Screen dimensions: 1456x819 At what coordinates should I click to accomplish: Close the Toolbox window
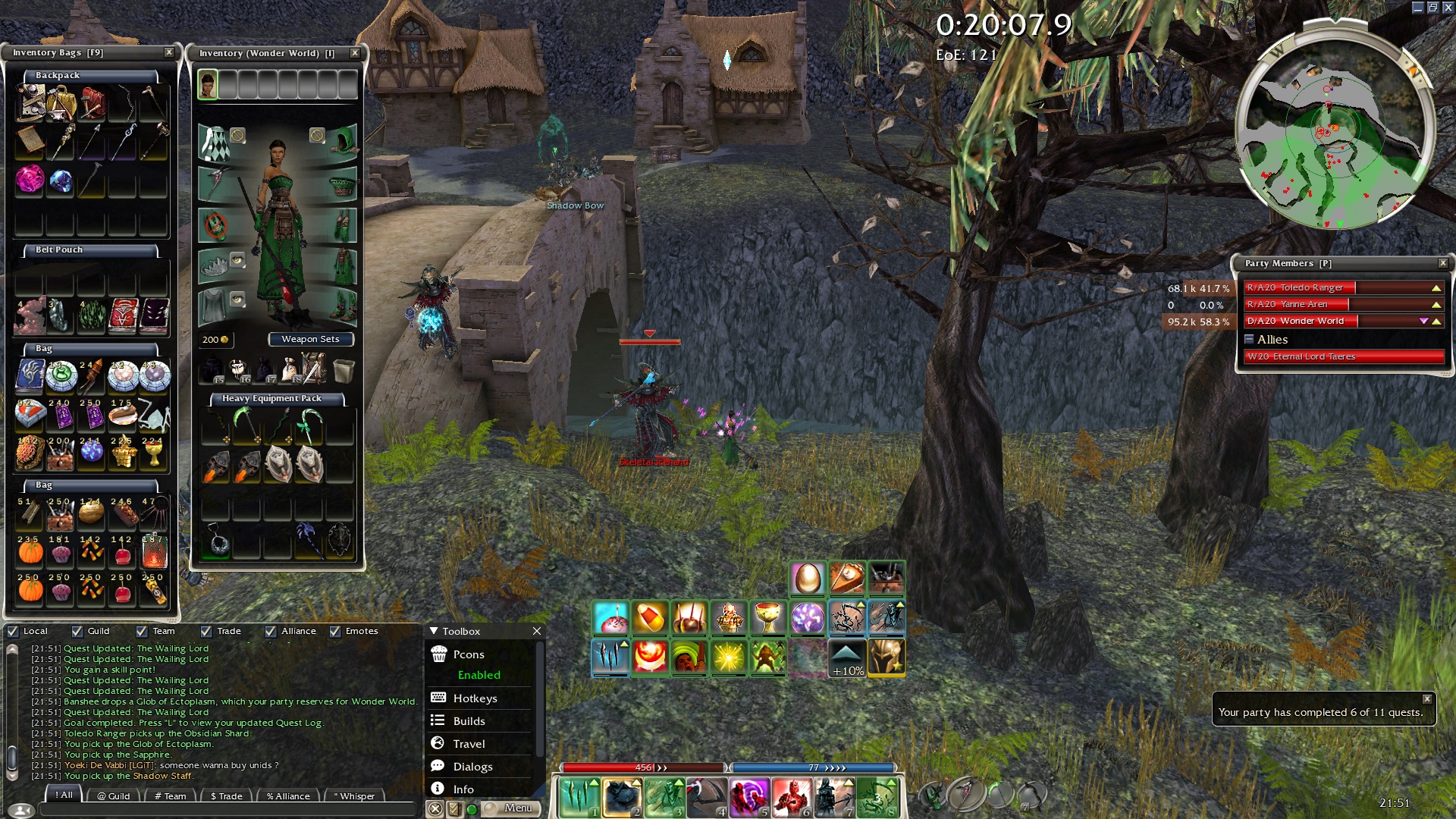coord(537,631)
